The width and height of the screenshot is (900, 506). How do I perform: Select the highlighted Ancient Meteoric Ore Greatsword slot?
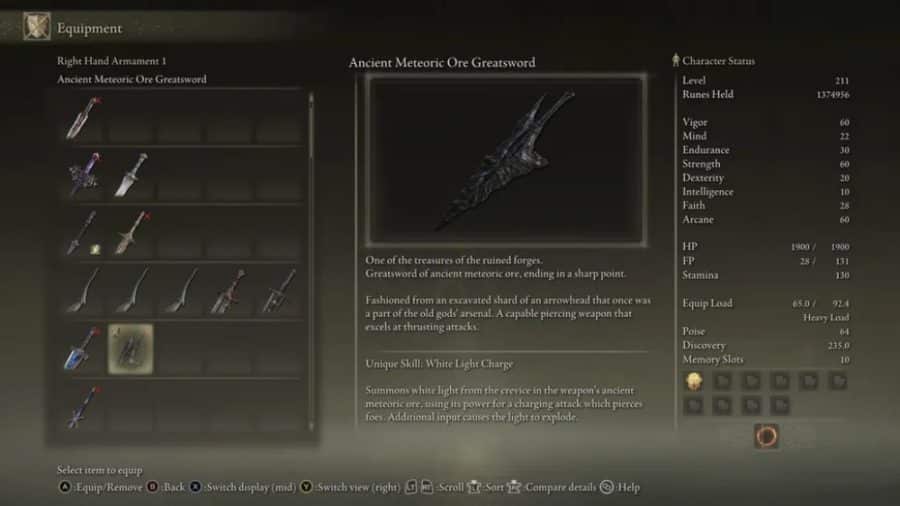(x=130, y=349)
